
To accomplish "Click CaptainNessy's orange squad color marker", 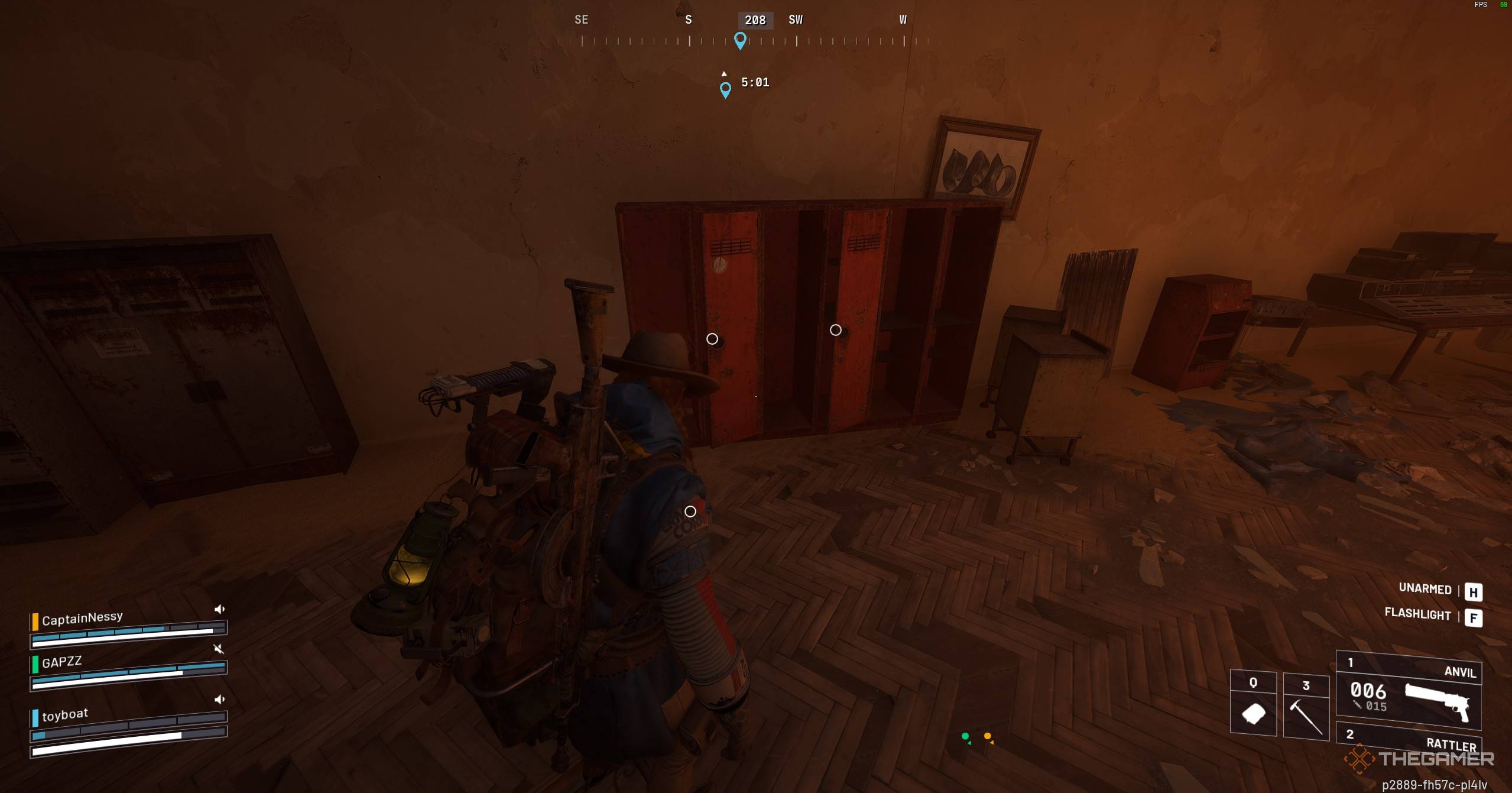I will click(x=35, y=620).
